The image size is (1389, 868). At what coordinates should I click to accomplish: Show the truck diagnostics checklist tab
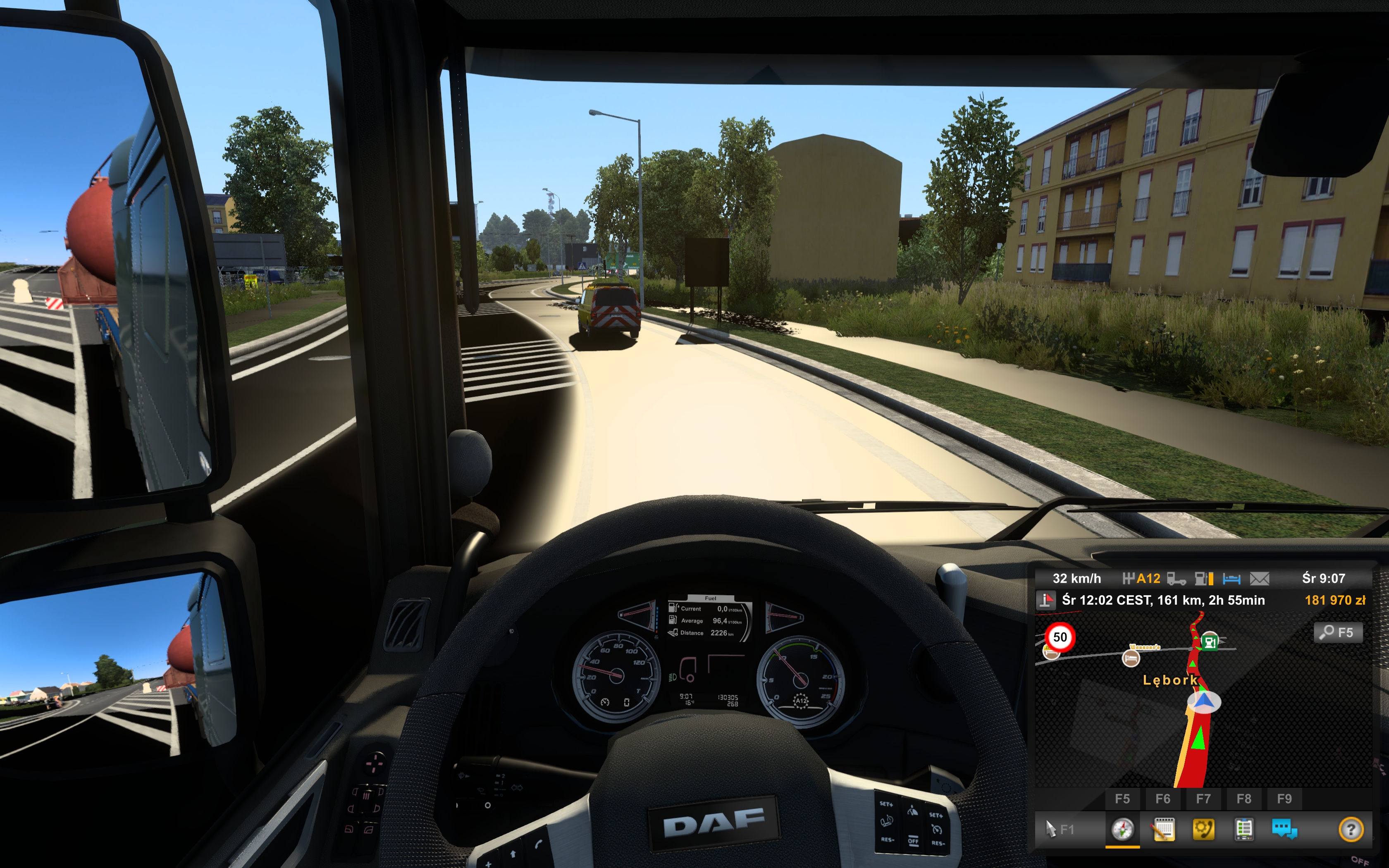[1244, 830]
